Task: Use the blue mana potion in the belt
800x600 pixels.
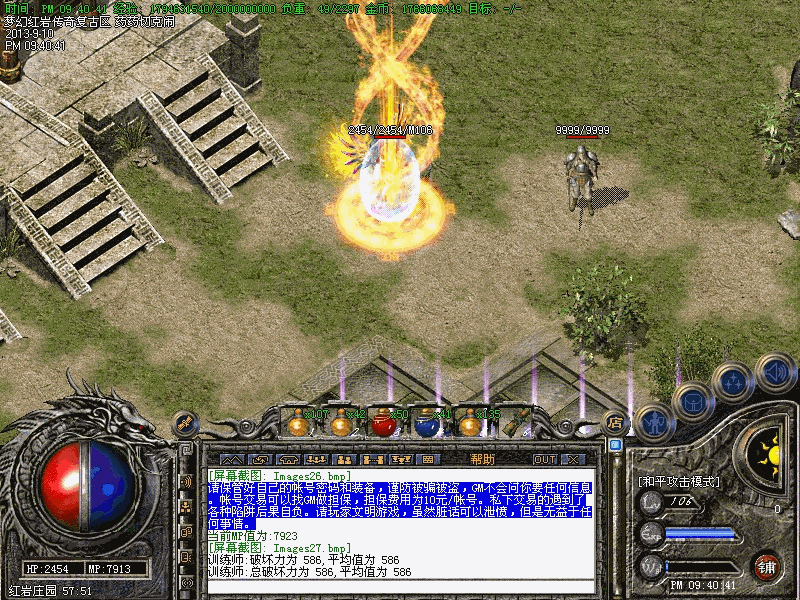Action: (x=427, y=424)
